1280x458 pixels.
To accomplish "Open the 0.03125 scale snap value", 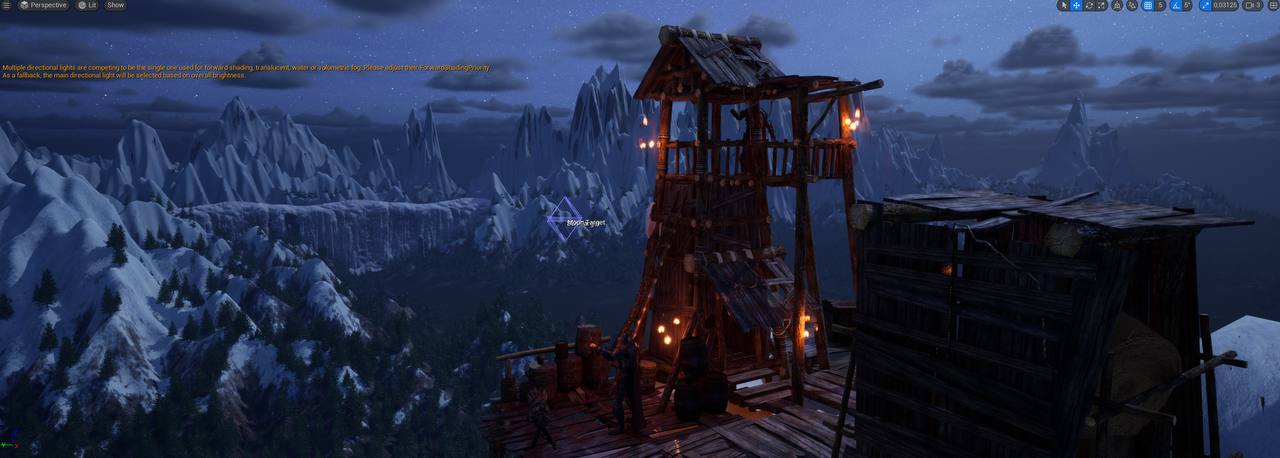I will [1224, 5].
